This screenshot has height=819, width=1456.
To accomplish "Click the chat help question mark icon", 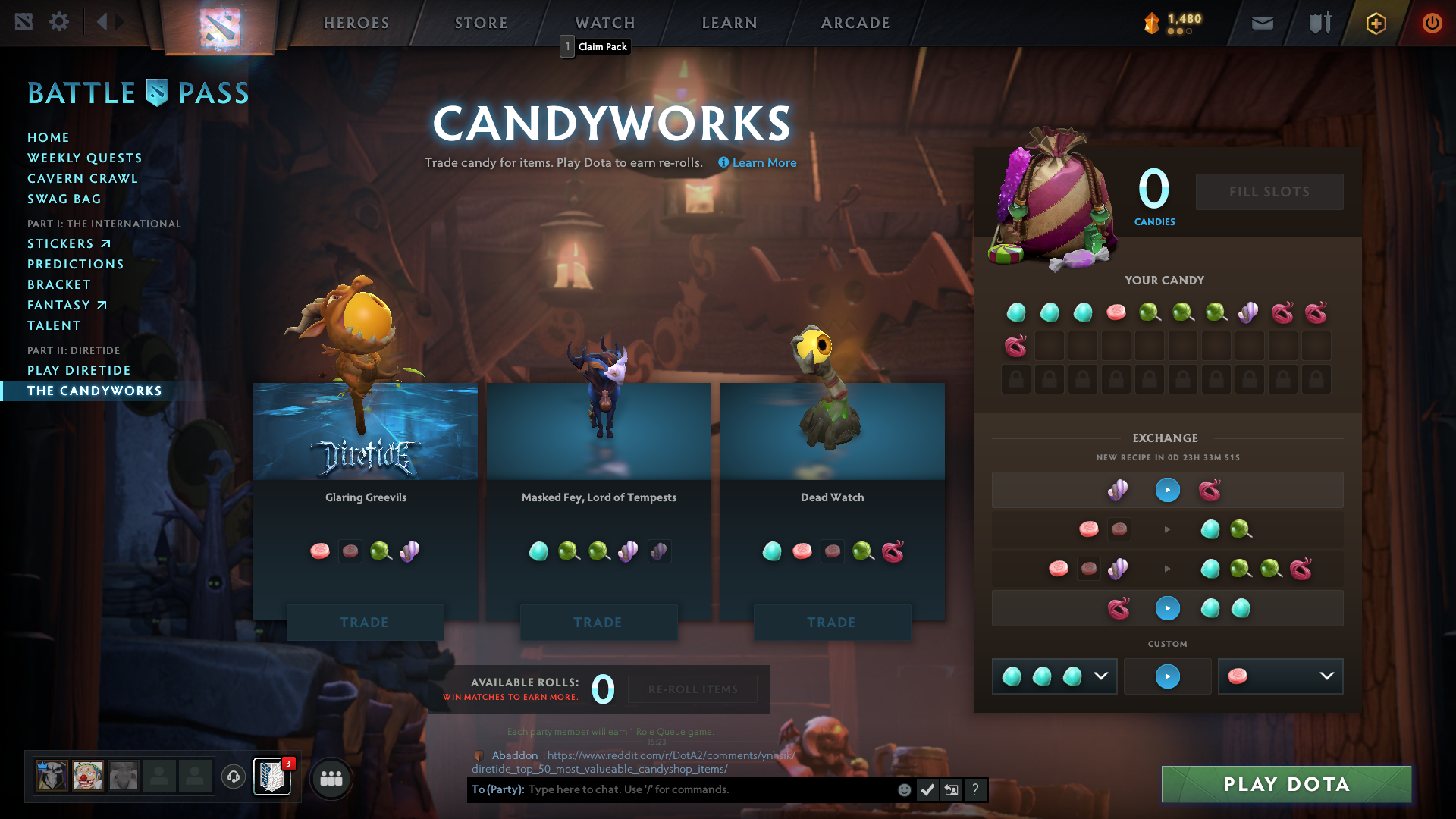I will click(x=975, y=789).
